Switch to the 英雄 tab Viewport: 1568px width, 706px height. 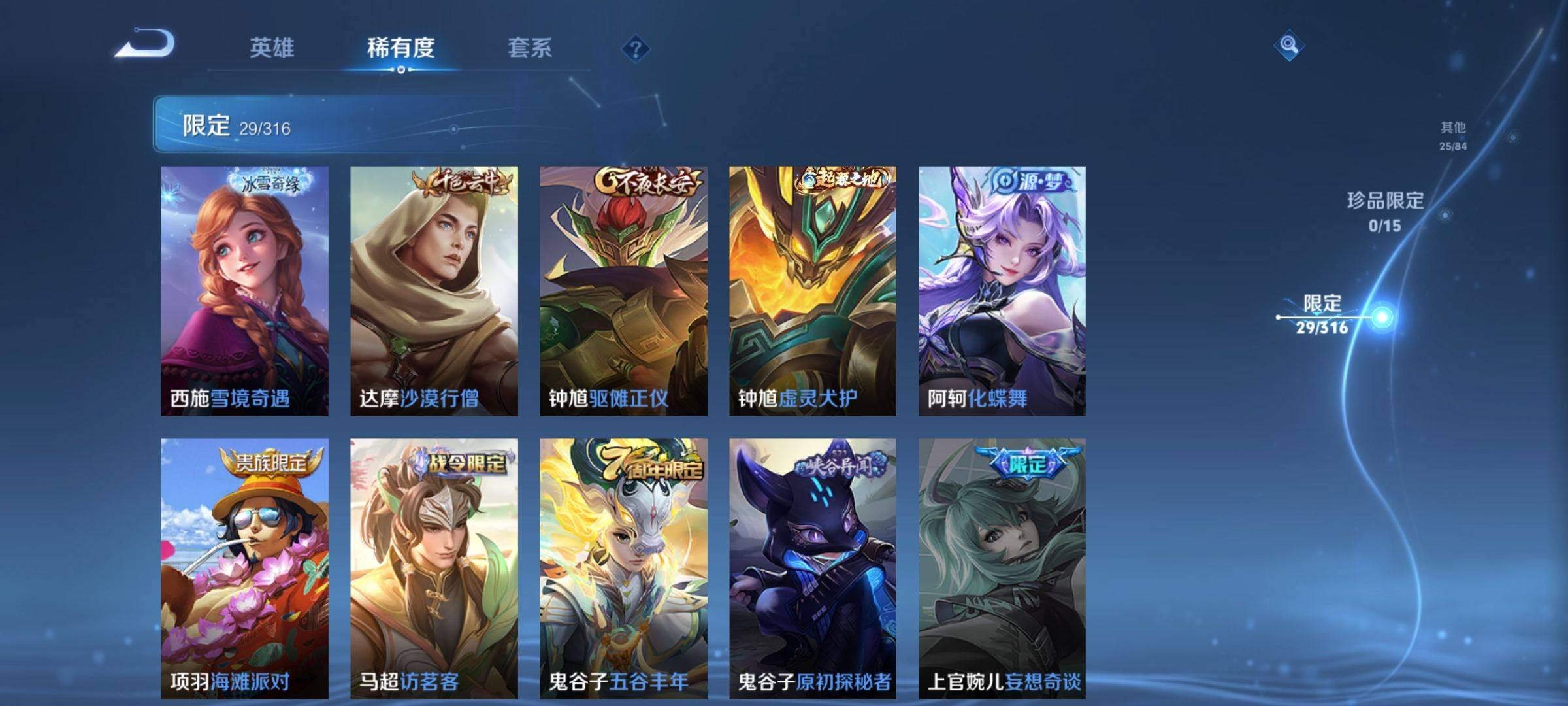(x=272, y=48)
